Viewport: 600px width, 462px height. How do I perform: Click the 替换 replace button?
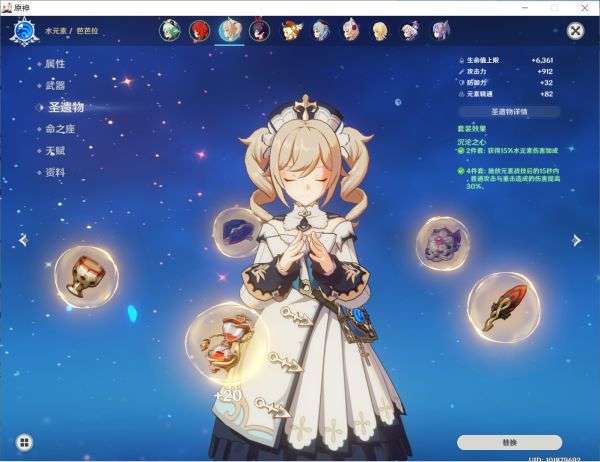click(509, 441)
